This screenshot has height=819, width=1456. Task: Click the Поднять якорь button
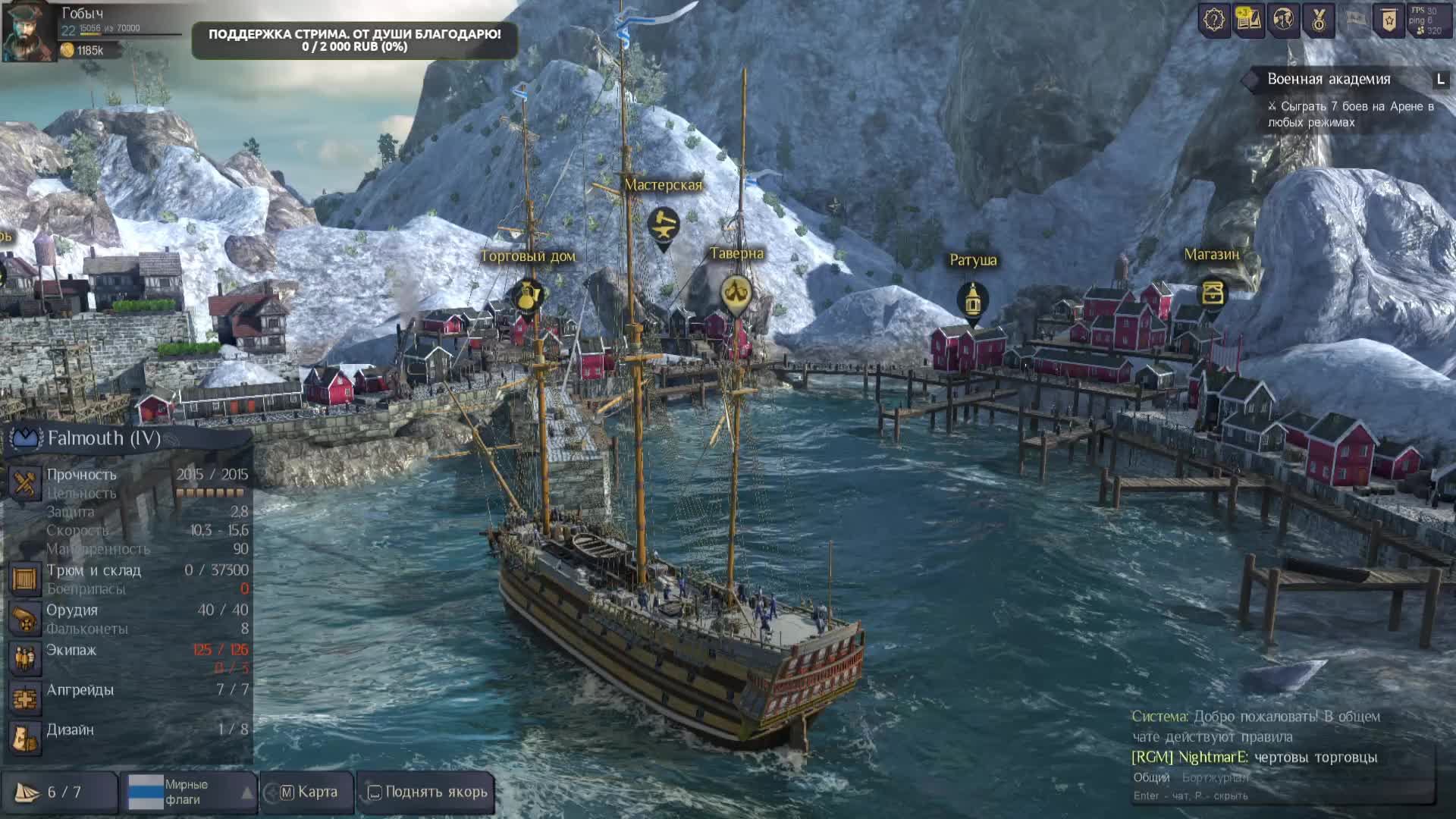[427, 792]
